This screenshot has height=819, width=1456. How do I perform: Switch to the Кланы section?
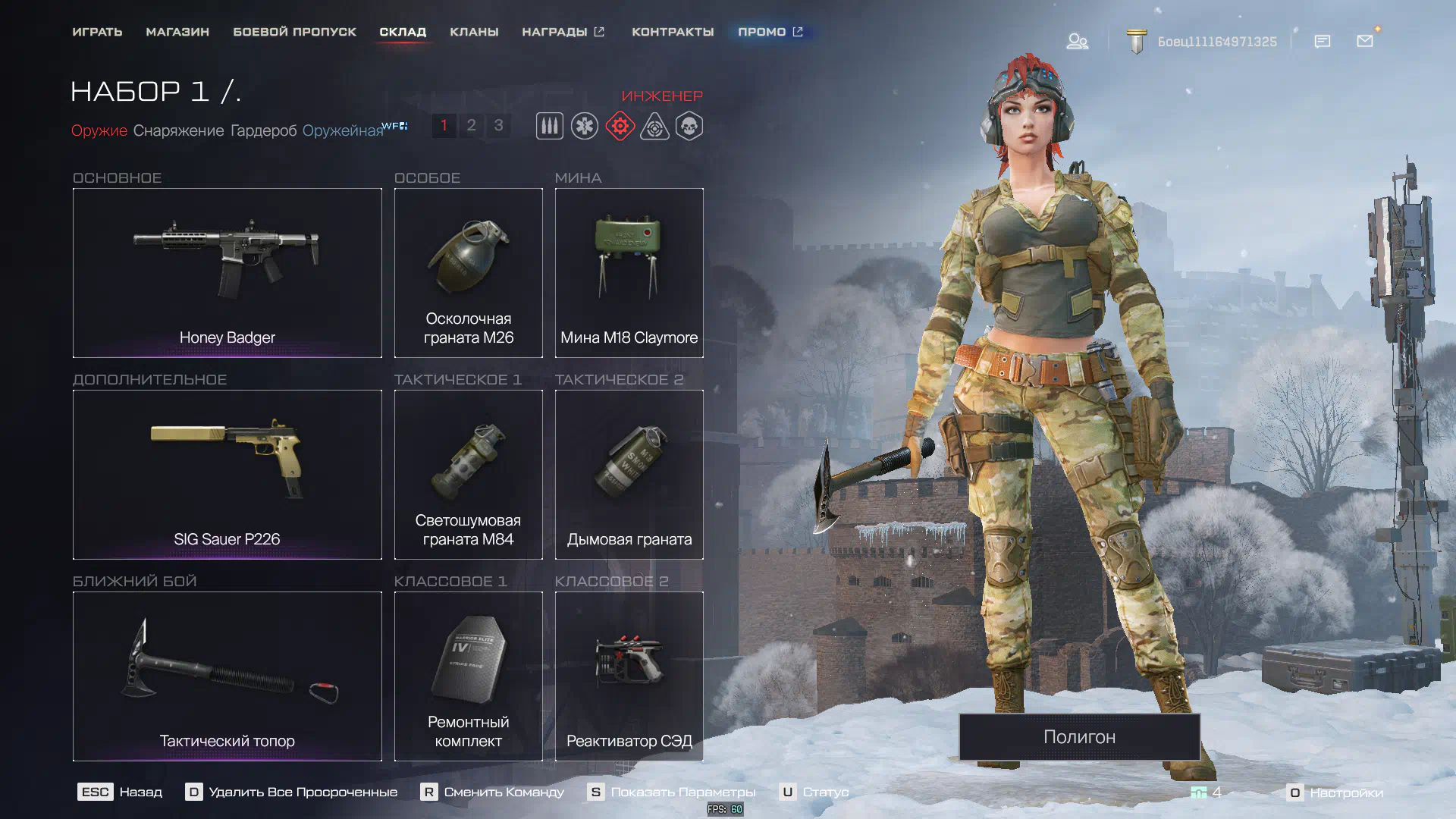pos(474,32)
